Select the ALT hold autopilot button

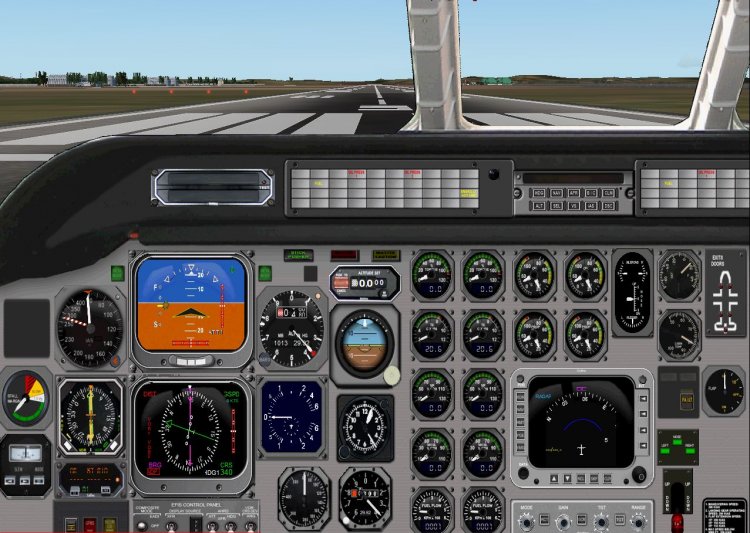540,205
